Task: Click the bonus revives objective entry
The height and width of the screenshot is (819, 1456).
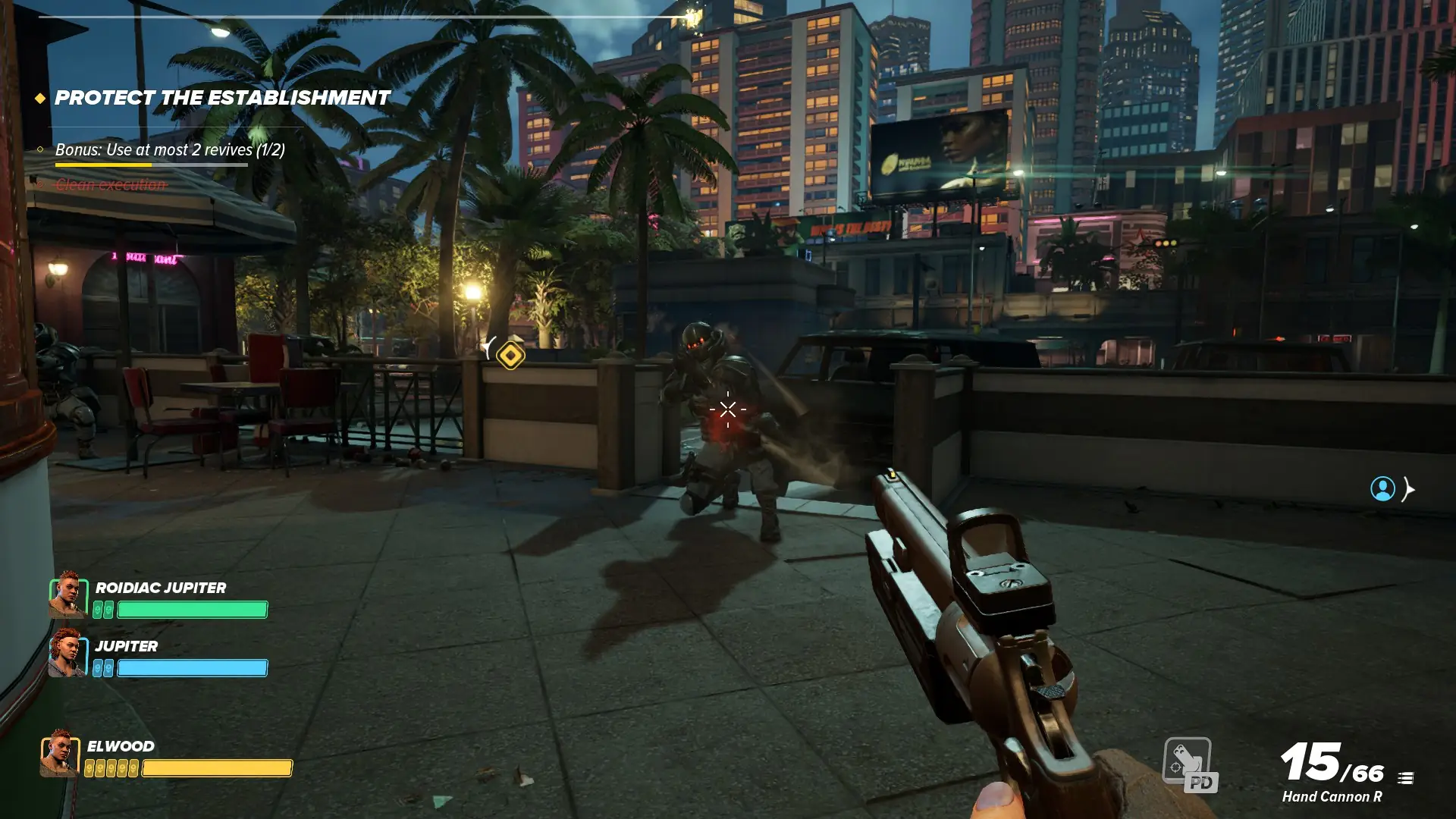Action: click(x=170, y=149)
